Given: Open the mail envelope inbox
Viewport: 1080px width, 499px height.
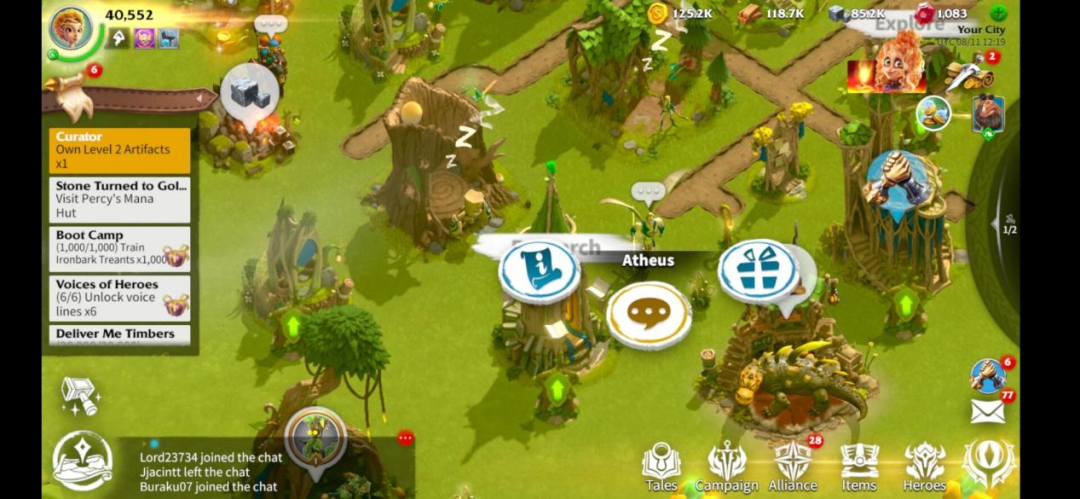Looking at the screenshot, I should pos(987,410).
